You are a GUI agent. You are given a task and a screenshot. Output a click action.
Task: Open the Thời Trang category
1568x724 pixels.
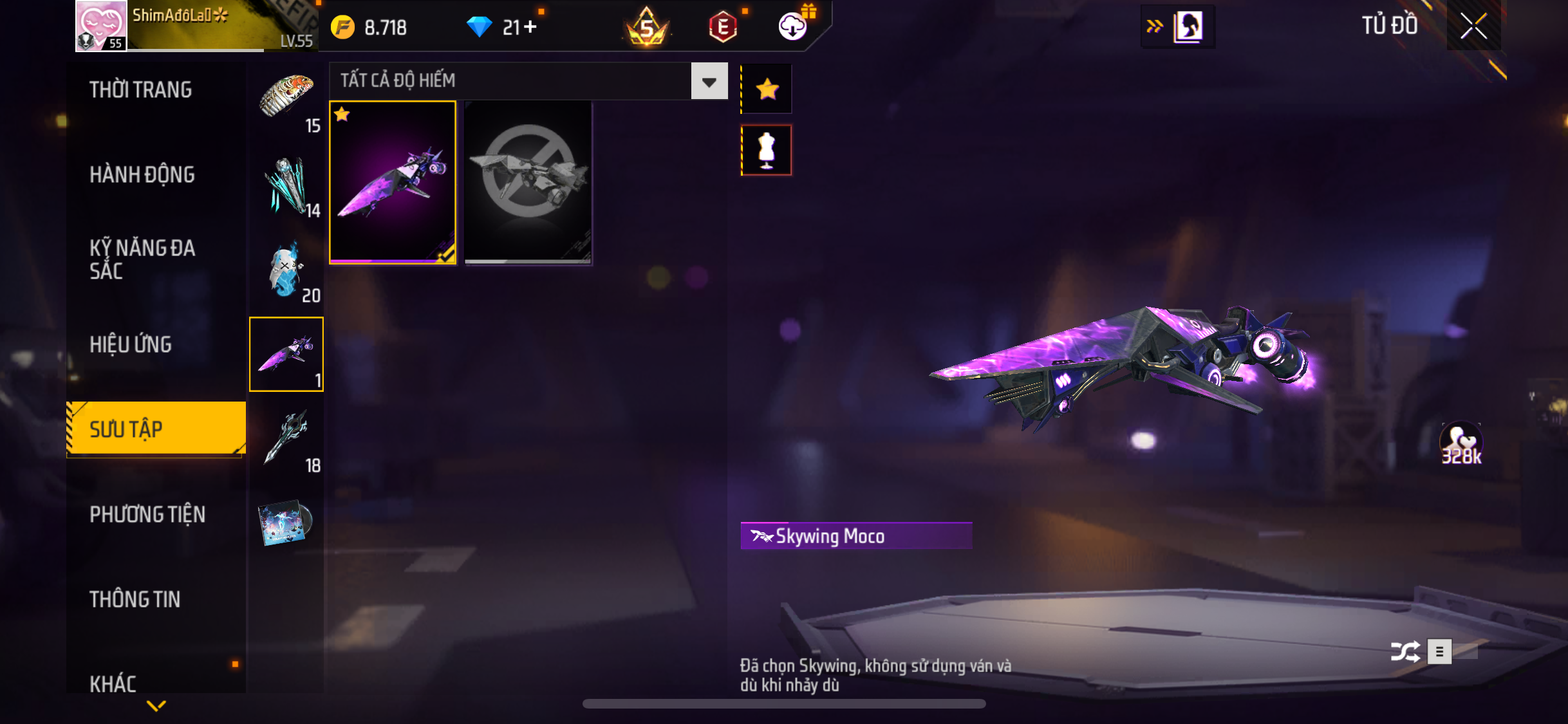(140, 90)
